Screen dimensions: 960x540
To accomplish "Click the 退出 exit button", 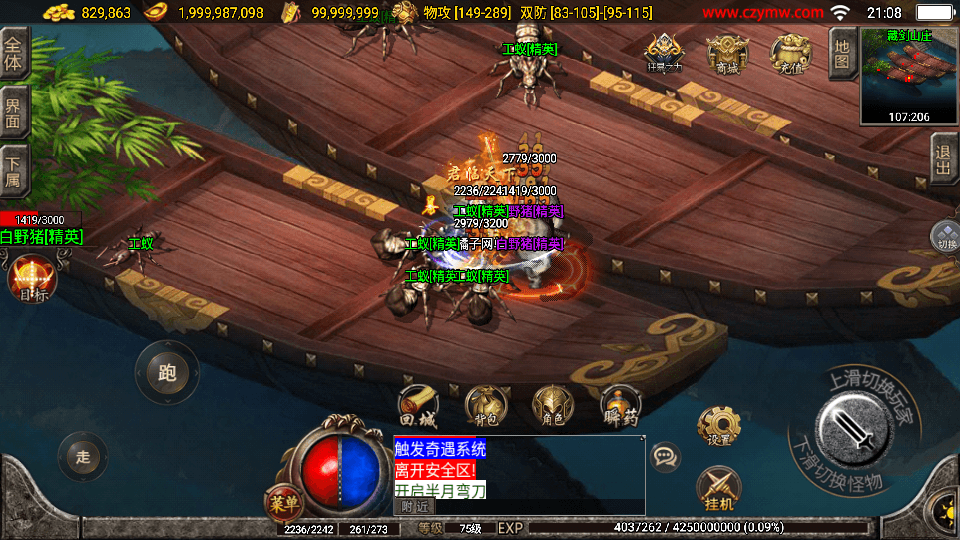I will [944, 159].
